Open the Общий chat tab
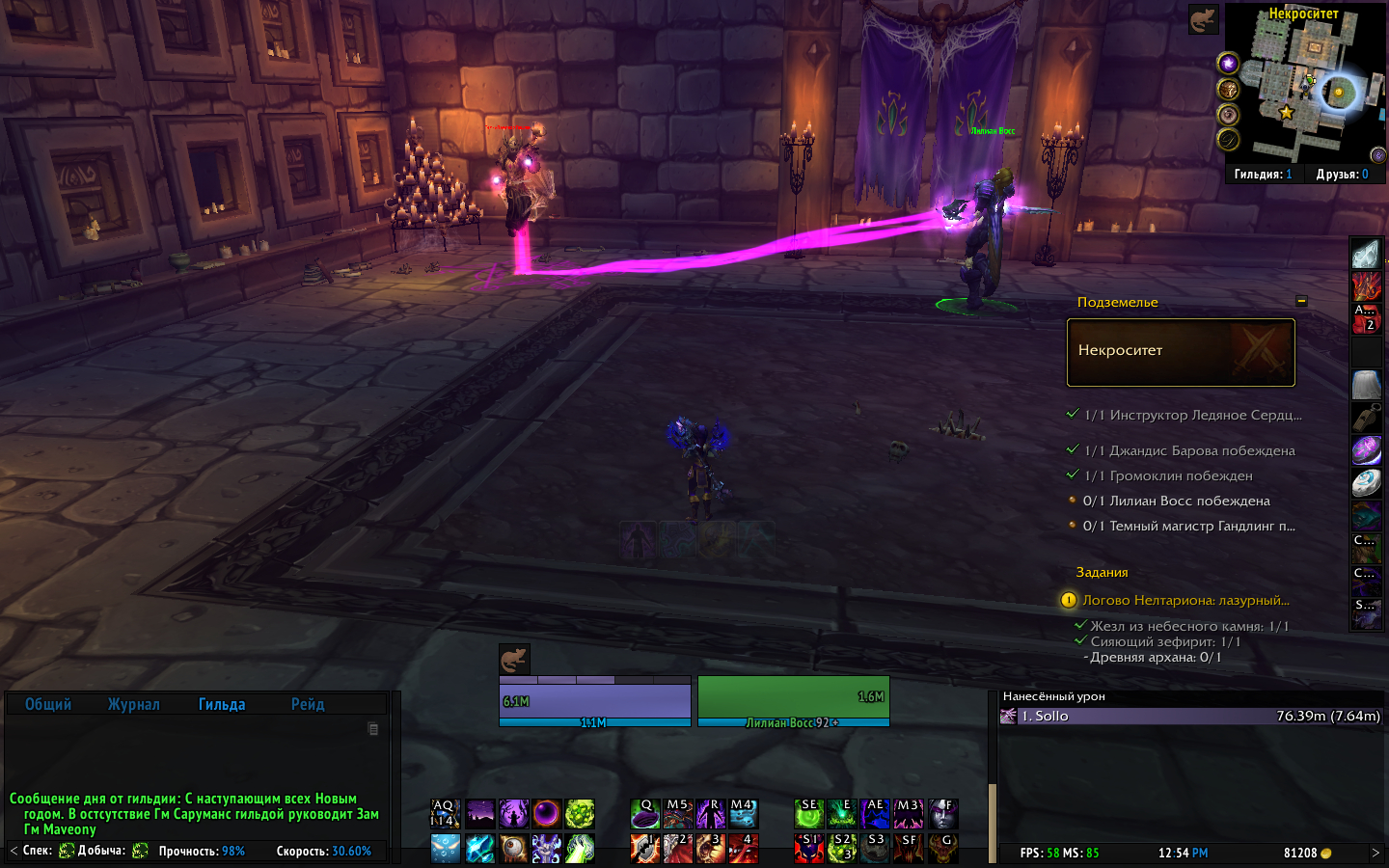 click(x=48, y=705)
